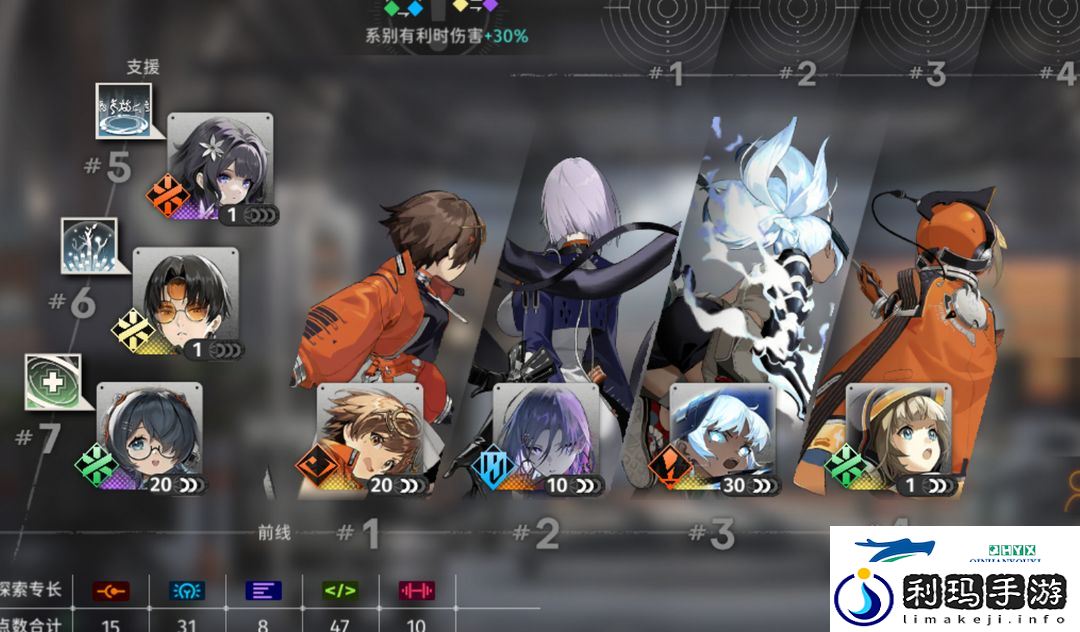1080x632 pixels.
Task: Select the green code-bracket specialty icon
Action: click(x=340, y=590)
